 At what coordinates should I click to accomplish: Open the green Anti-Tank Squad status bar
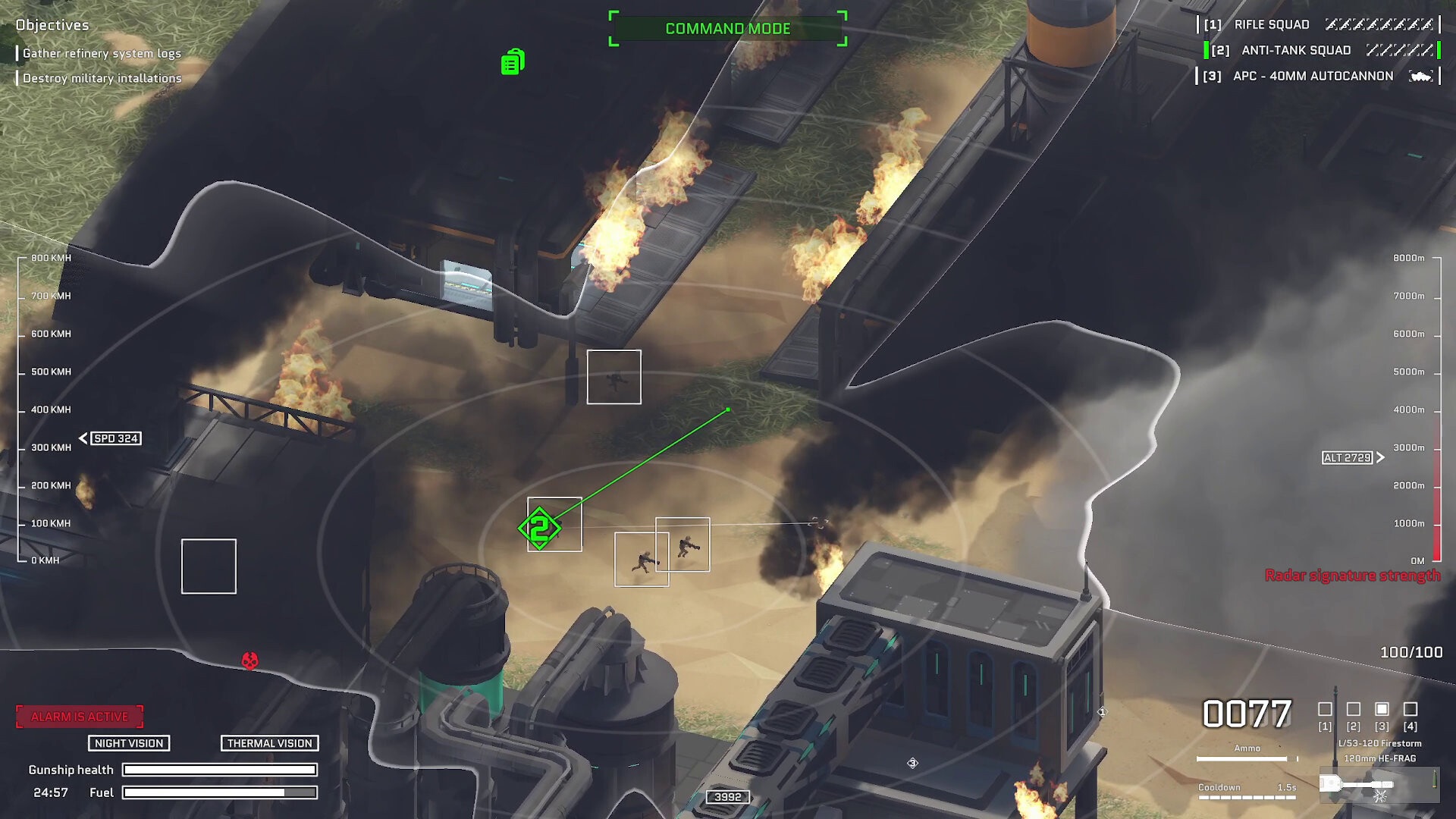(1206, 50)
